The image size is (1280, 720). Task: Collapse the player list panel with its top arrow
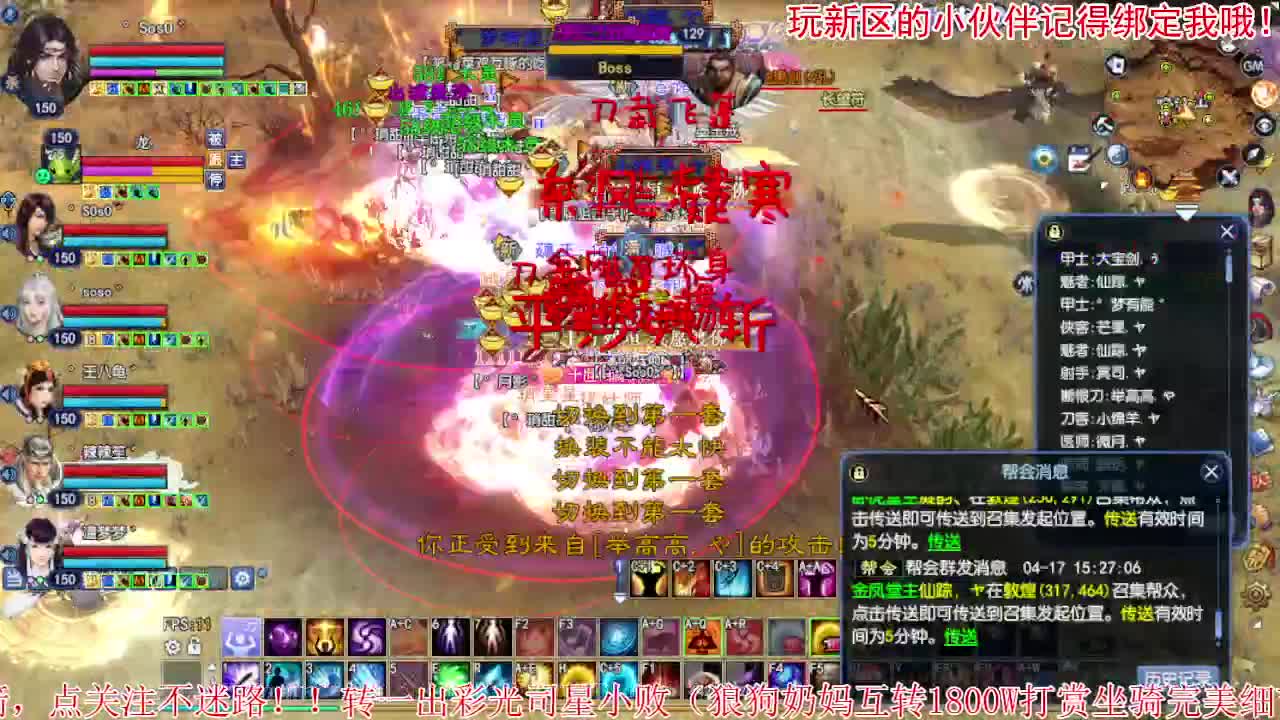pyautogui.click(x=1187, y=212)
